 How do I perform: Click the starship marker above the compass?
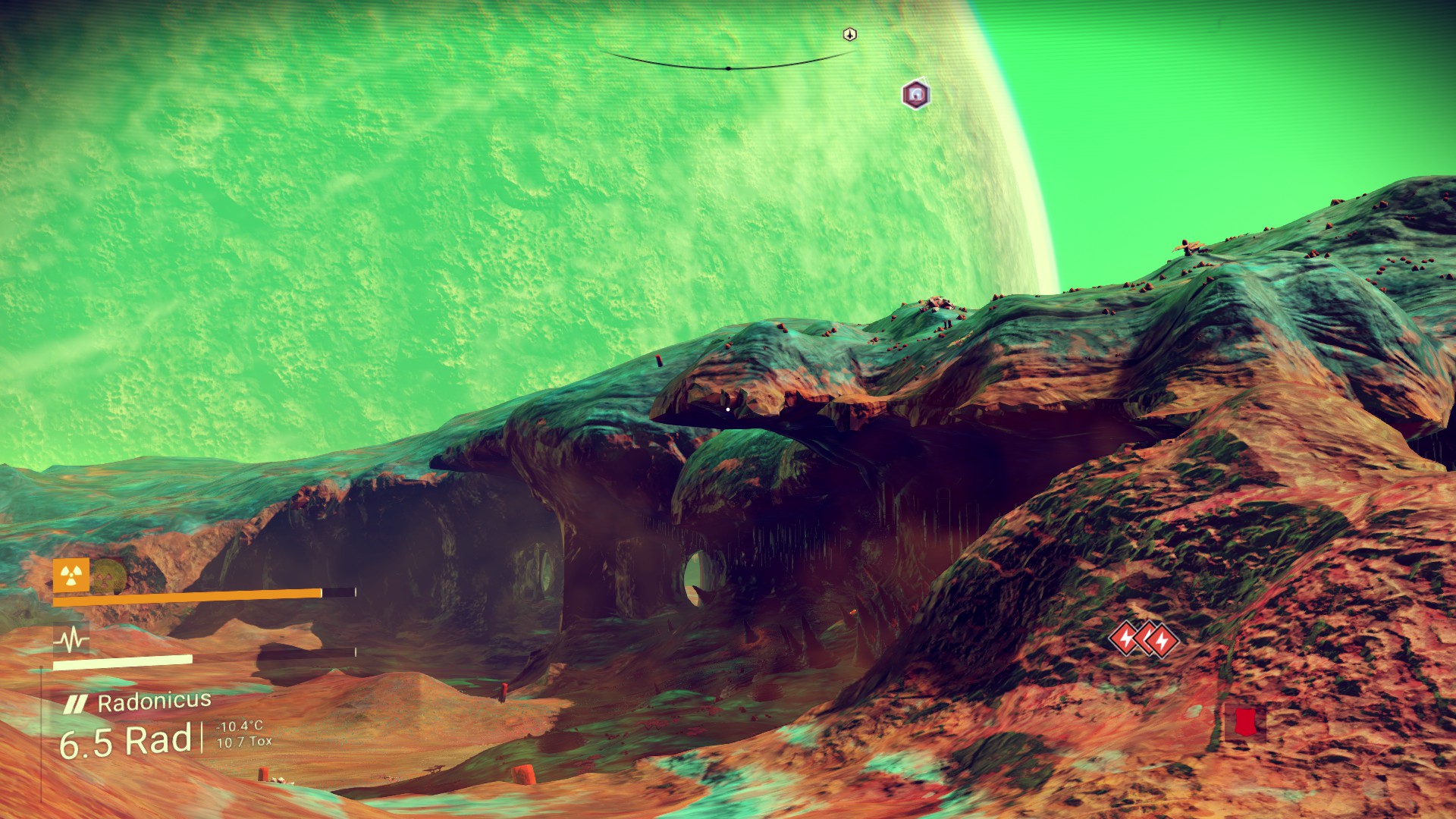click(850, 34)
